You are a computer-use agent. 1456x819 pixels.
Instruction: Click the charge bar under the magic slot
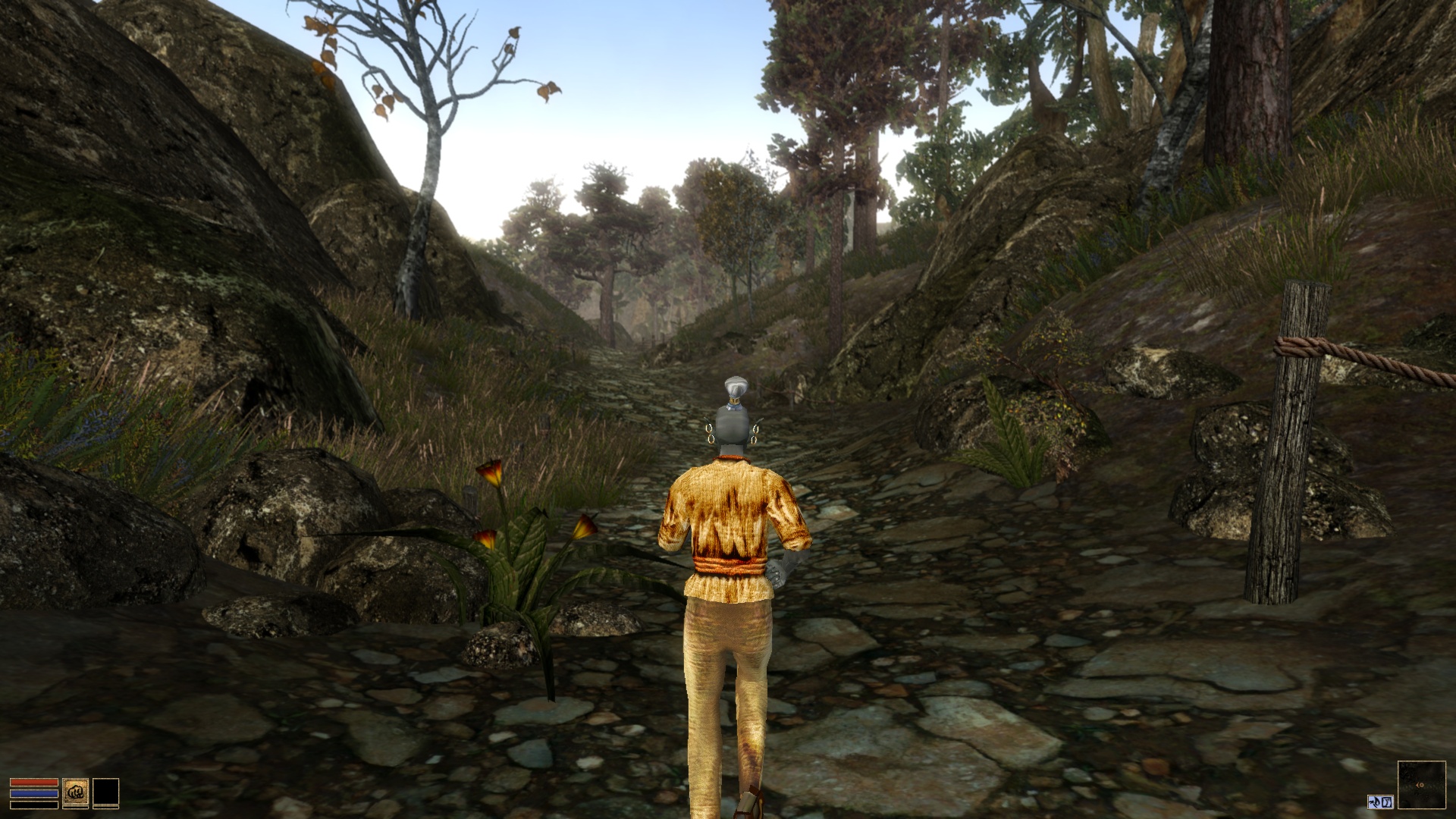coord(106,807)
